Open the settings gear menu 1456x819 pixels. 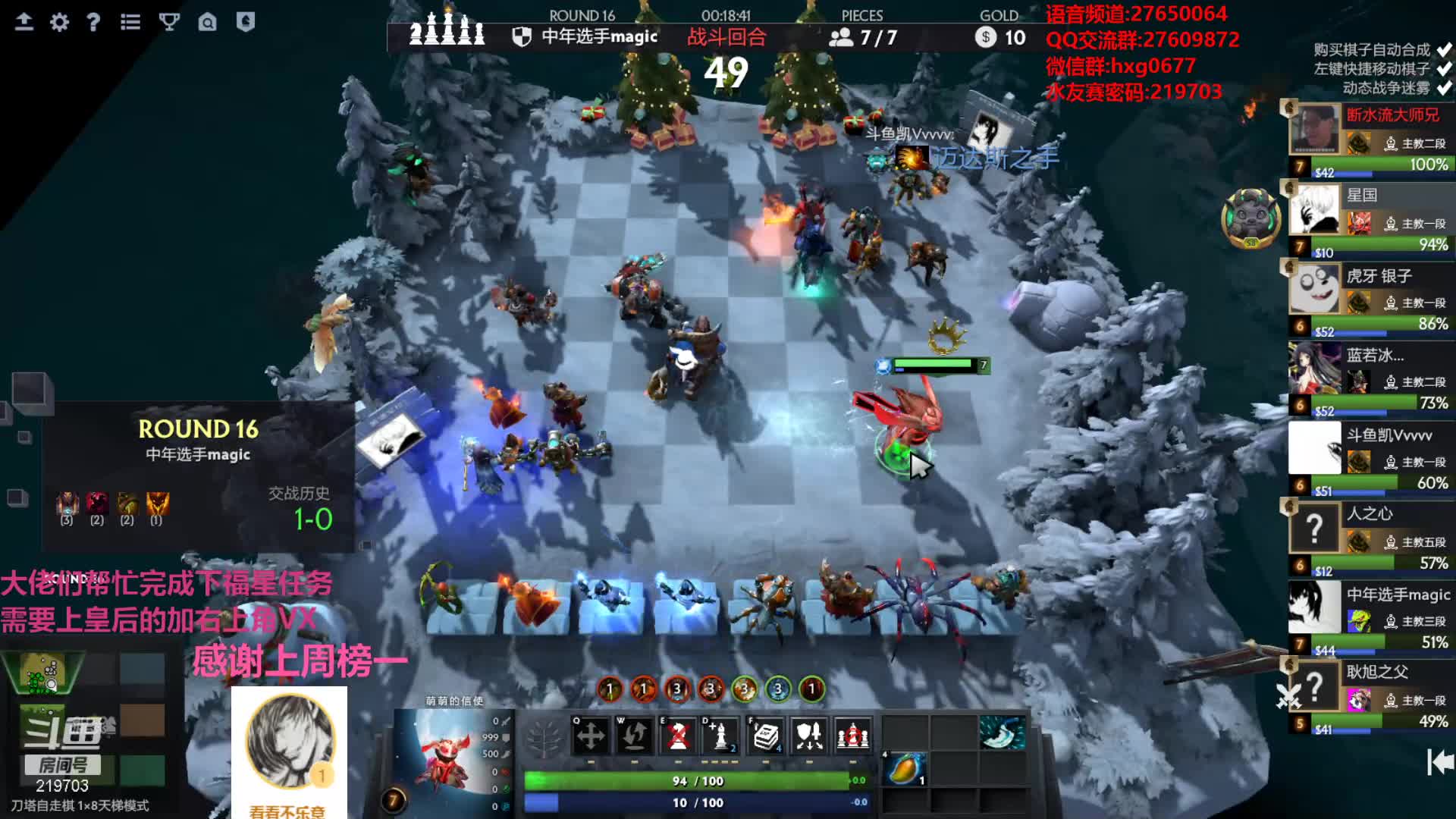tap(59, 22)
